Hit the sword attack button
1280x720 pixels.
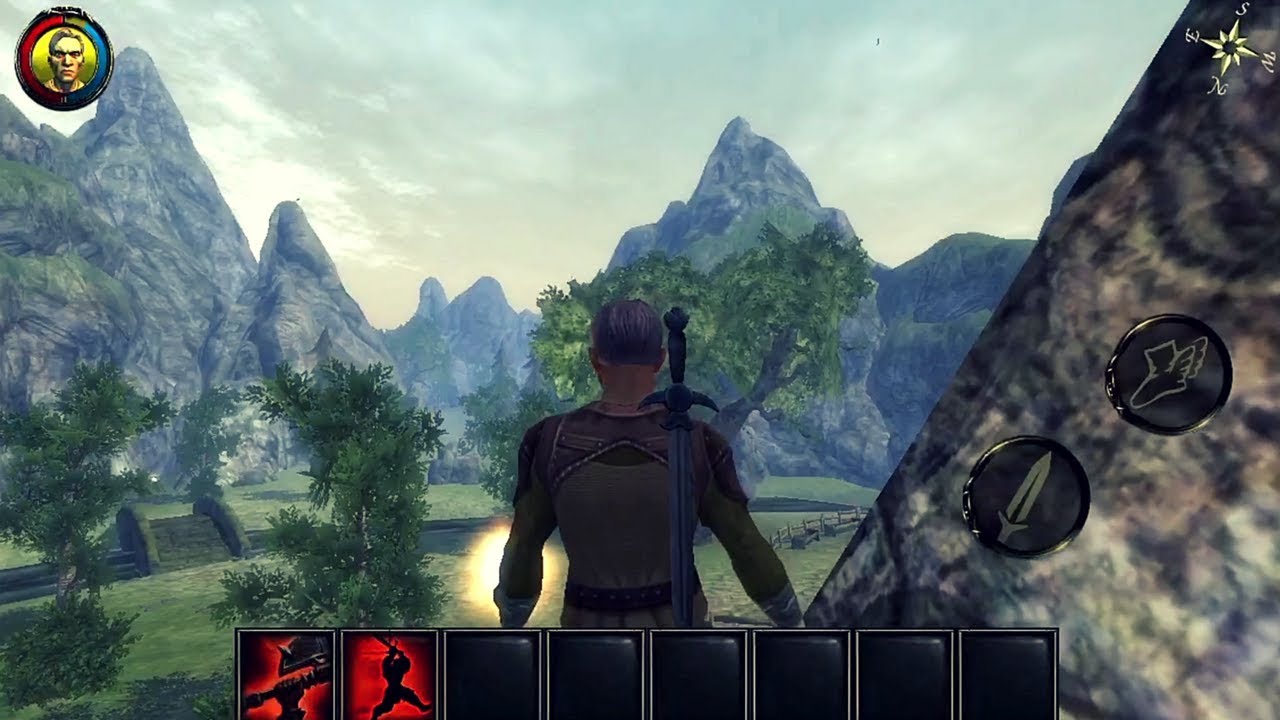1026,497
